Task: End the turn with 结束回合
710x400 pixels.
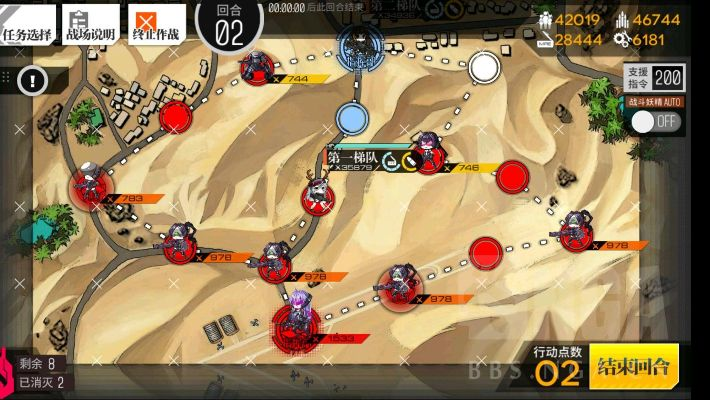Action: (634, 367)
